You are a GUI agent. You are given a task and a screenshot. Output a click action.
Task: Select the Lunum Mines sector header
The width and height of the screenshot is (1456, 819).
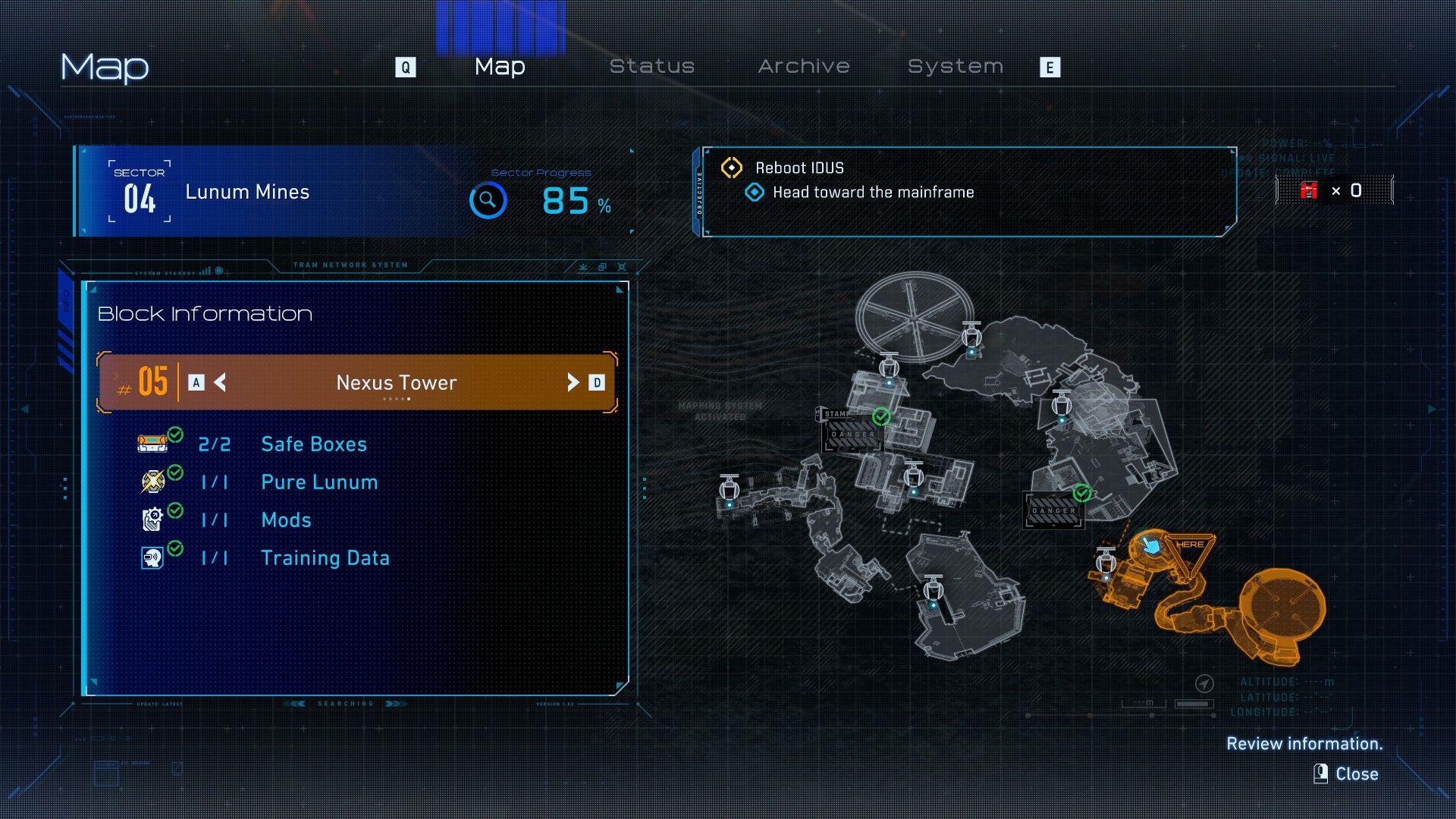click(247, 192)
